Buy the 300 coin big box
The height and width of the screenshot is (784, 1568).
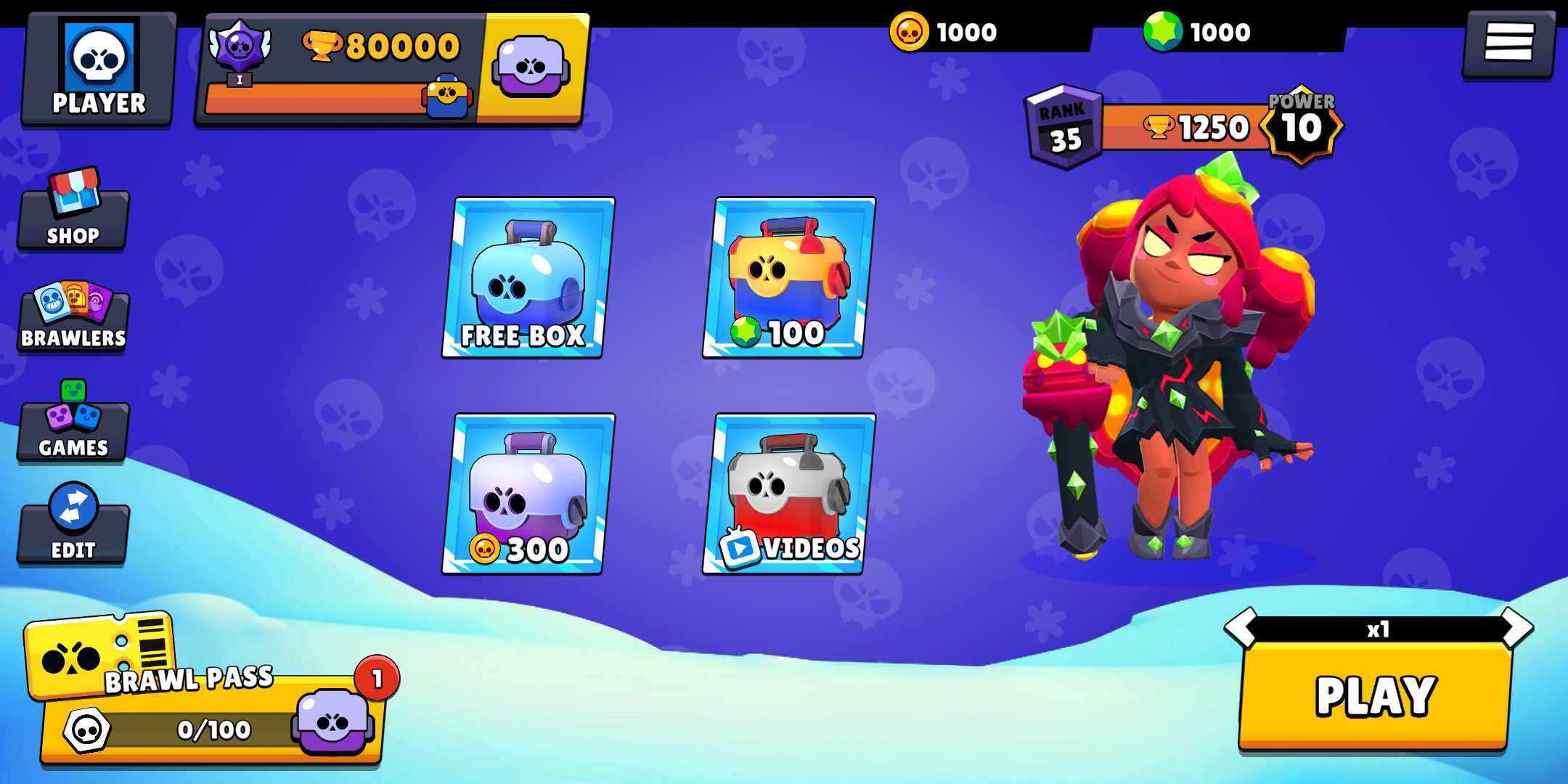pos(528,494)
